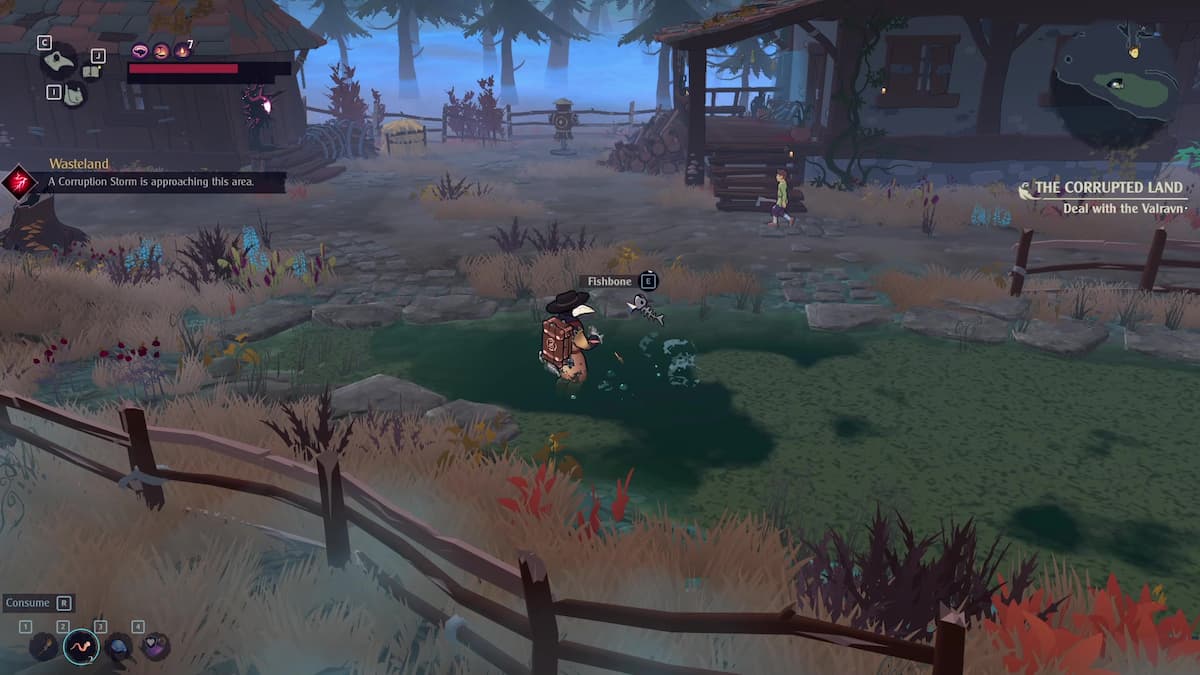
Task: Select the torch item in hotbar
Action: click(44, 646)
